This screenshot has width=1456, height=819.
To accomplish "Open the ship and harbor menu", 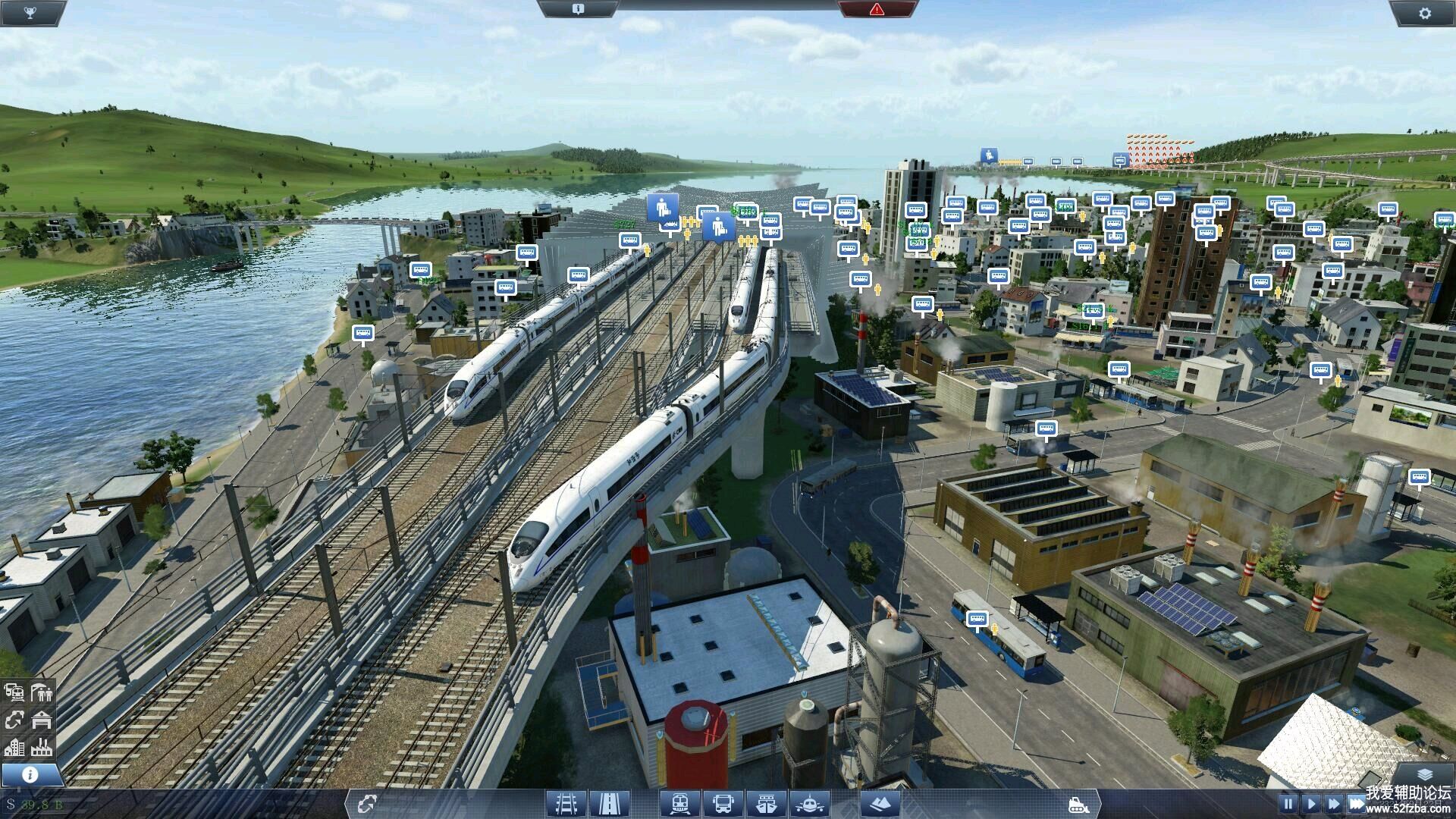I will [767, 804].
